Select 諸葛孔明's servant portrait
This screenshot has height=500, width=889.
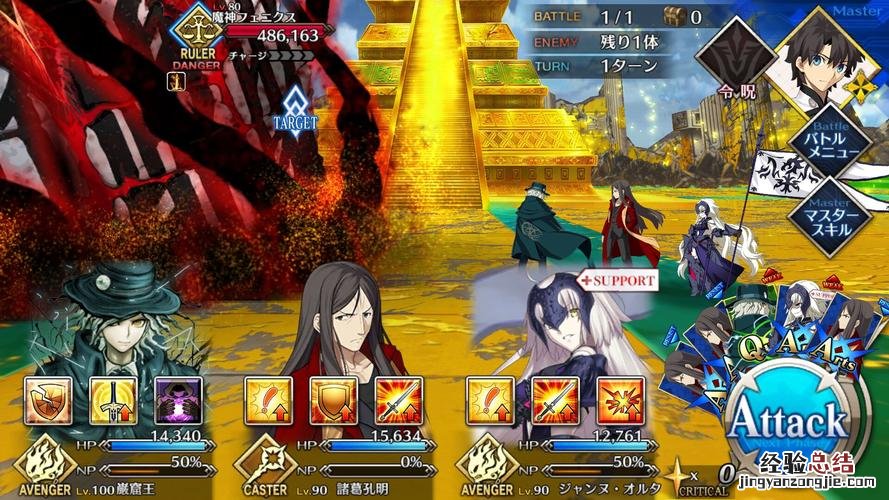pos(335,320)
